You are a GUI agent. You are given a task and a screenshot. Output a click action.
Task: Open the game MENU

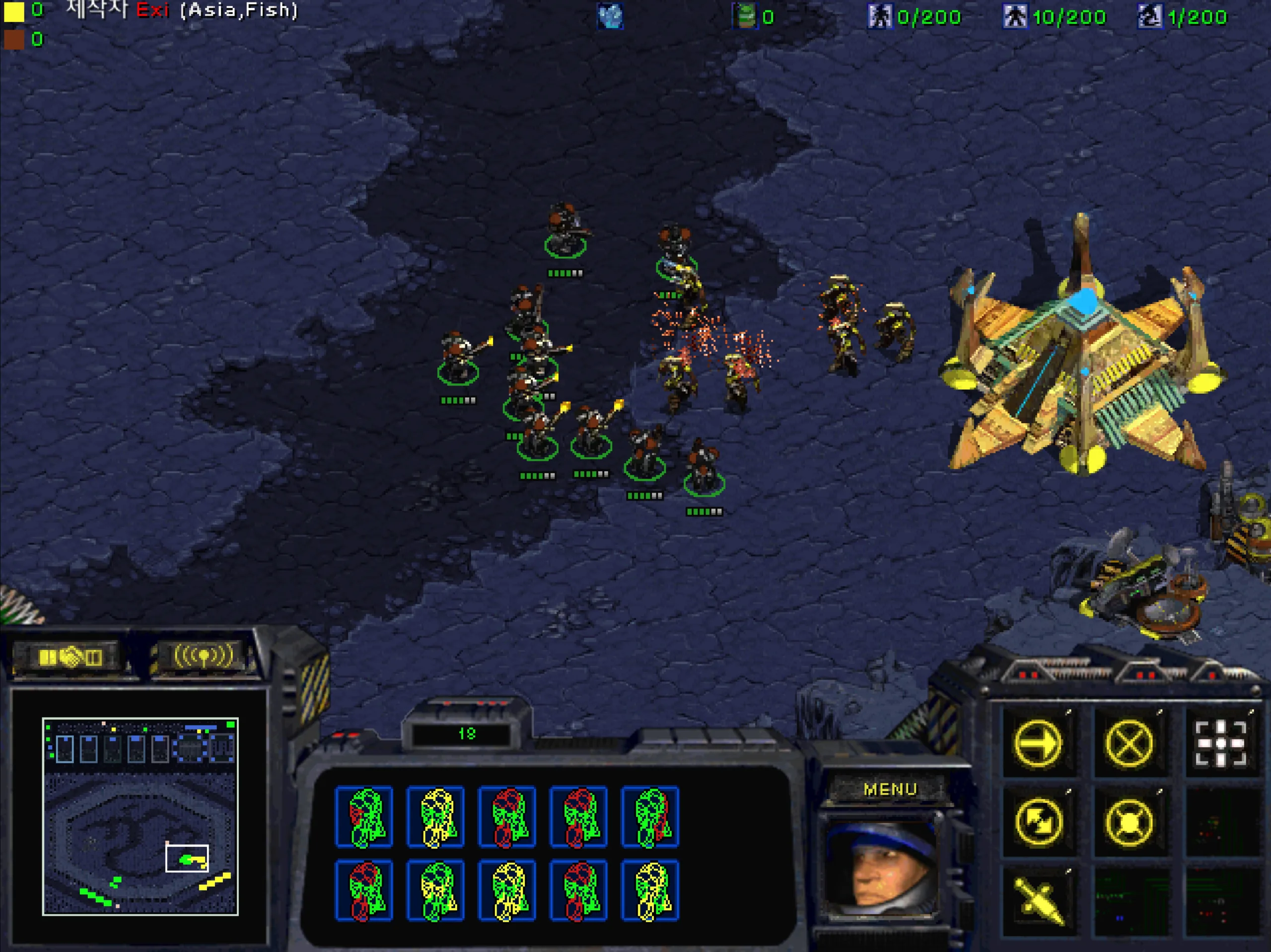(890, 789)
